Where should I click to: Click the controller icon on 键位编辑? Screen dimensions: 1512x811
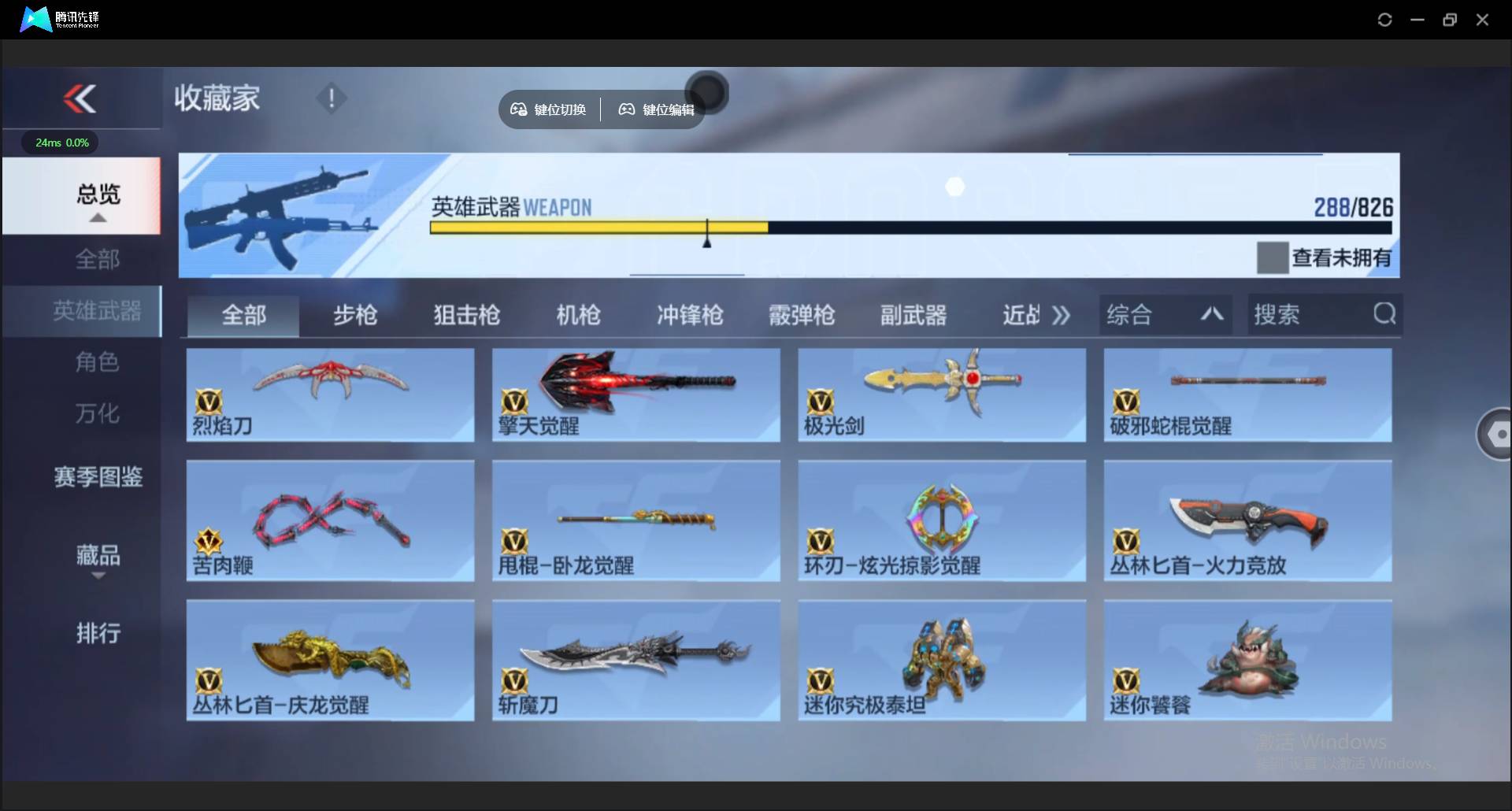[626, 109]
